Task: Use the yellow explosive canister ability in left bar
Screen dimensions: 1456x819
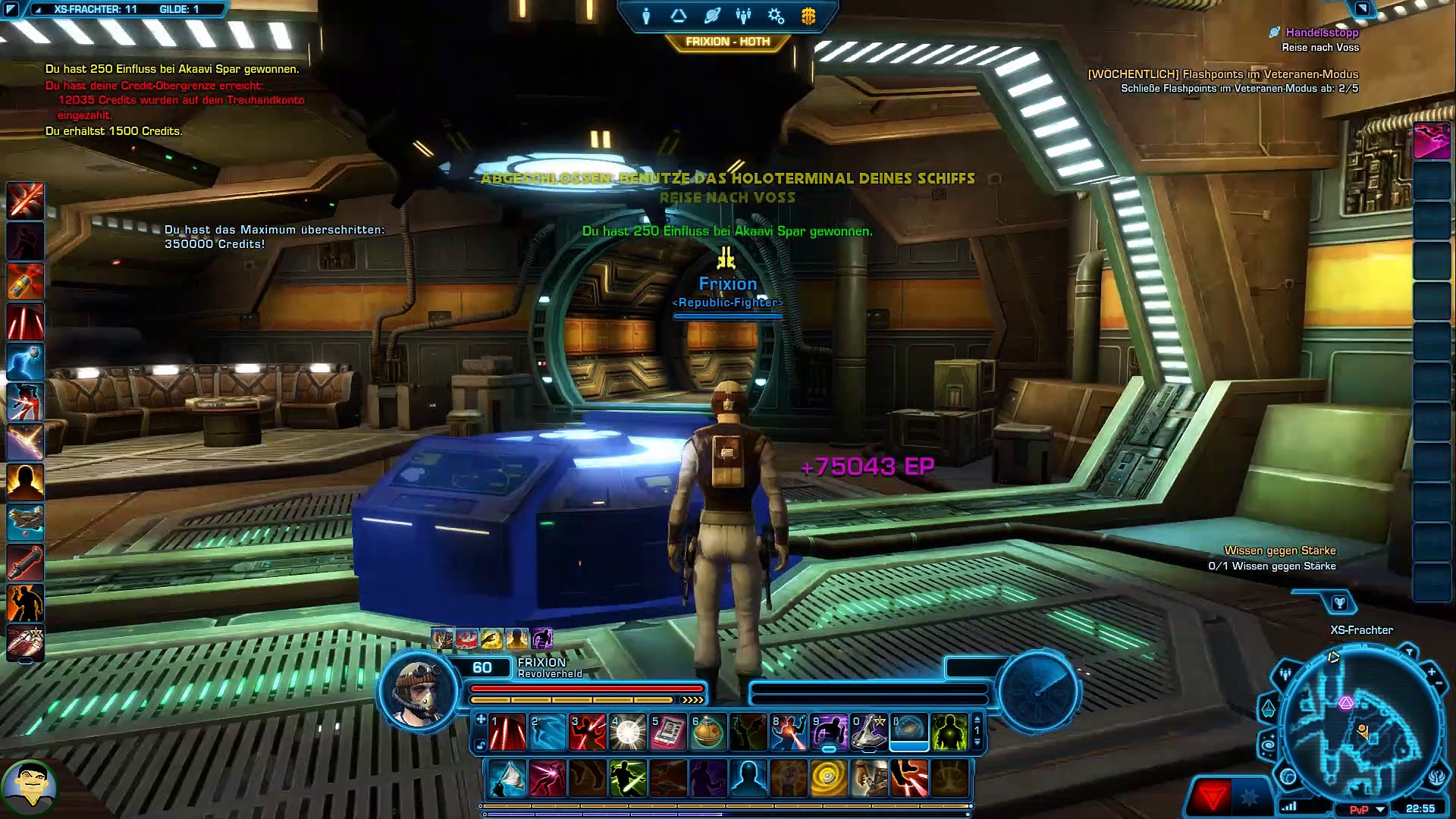Action: pos(25,281)
